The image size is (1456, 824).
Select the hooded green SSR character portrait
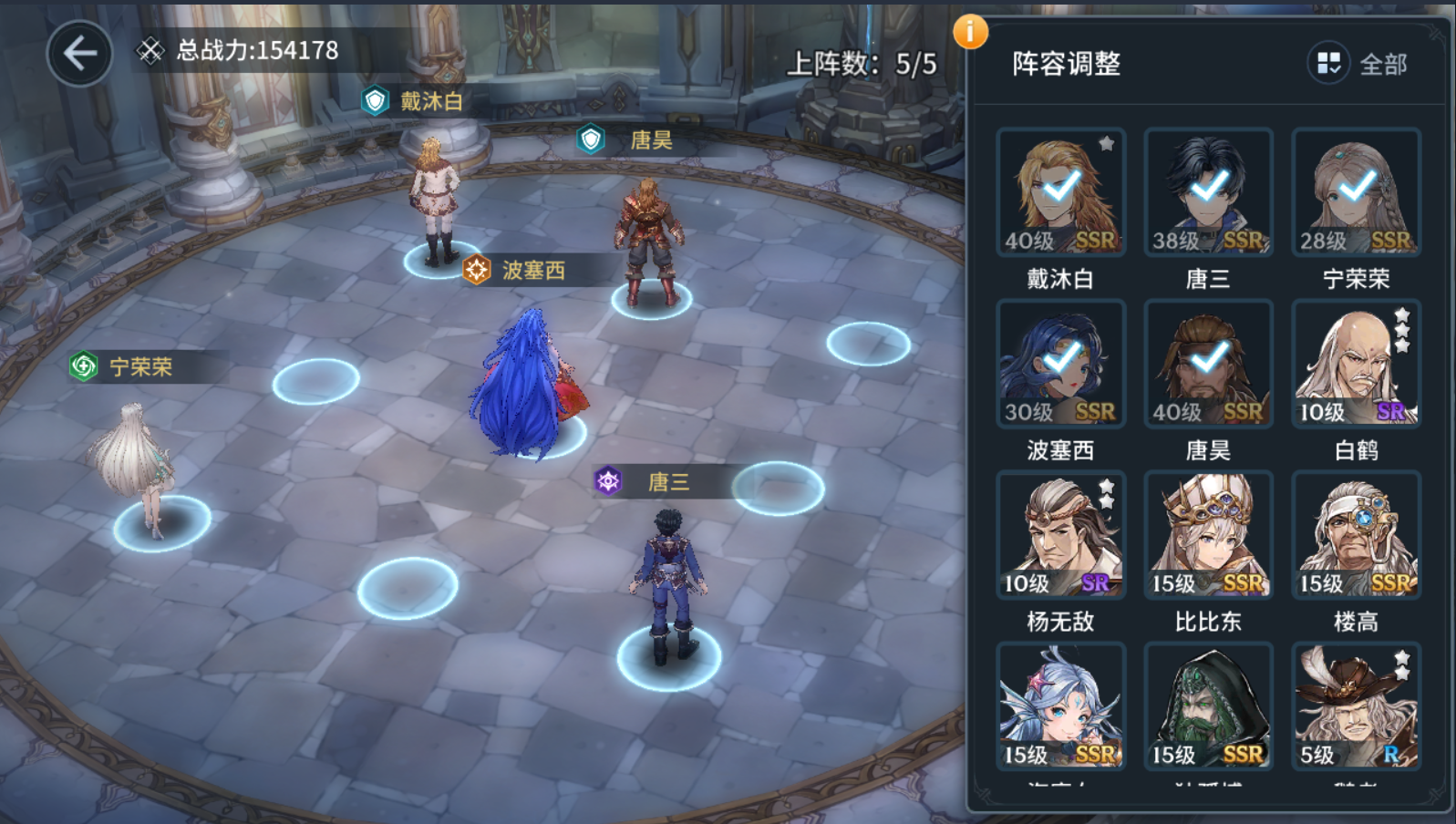[1208, 705]
